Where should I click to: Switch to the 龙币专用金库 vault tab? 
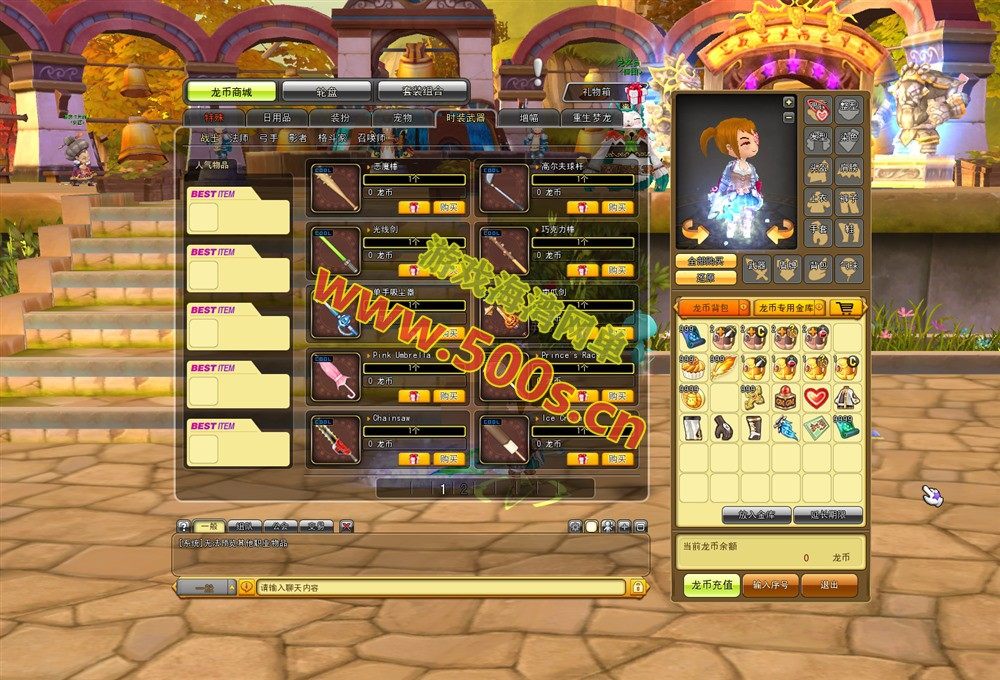click(789, 308)
